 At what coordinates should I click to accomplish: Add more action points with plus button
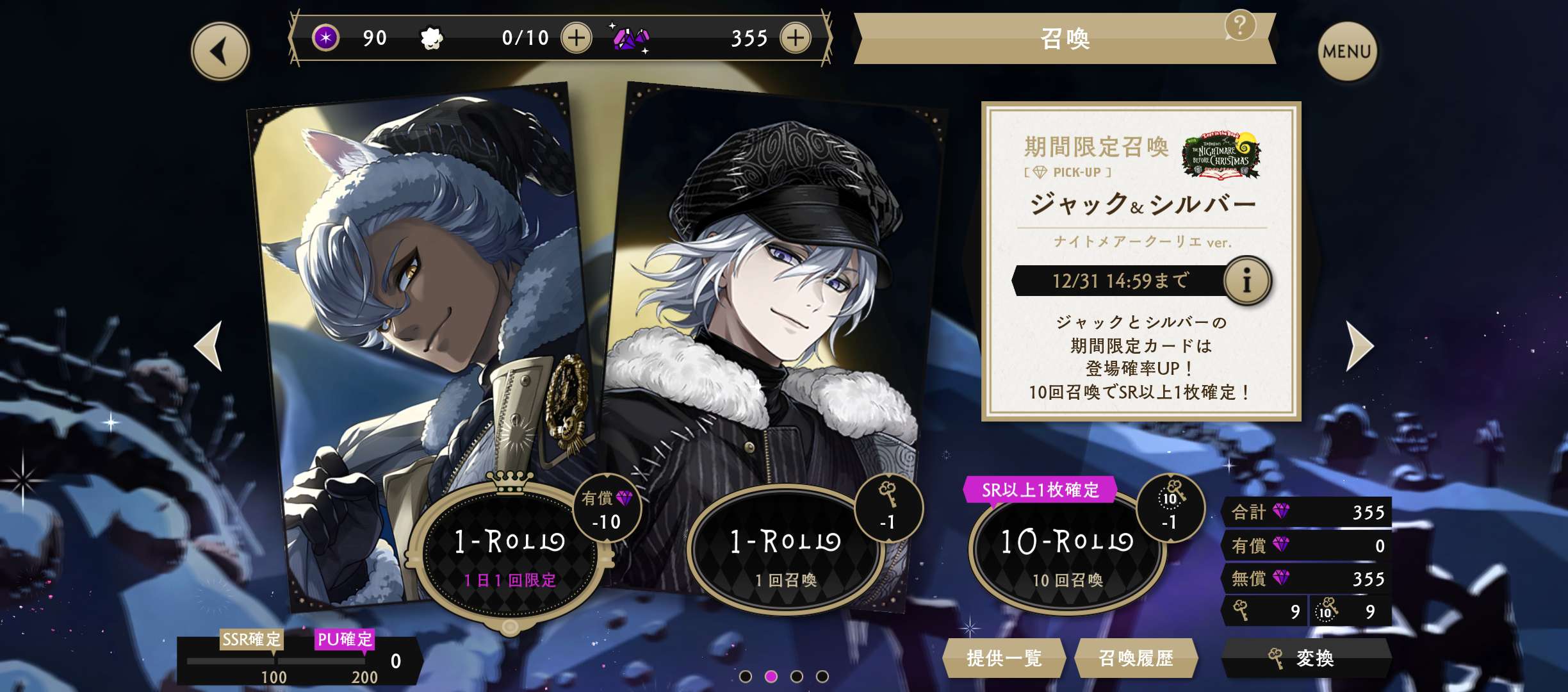[576, 38]
